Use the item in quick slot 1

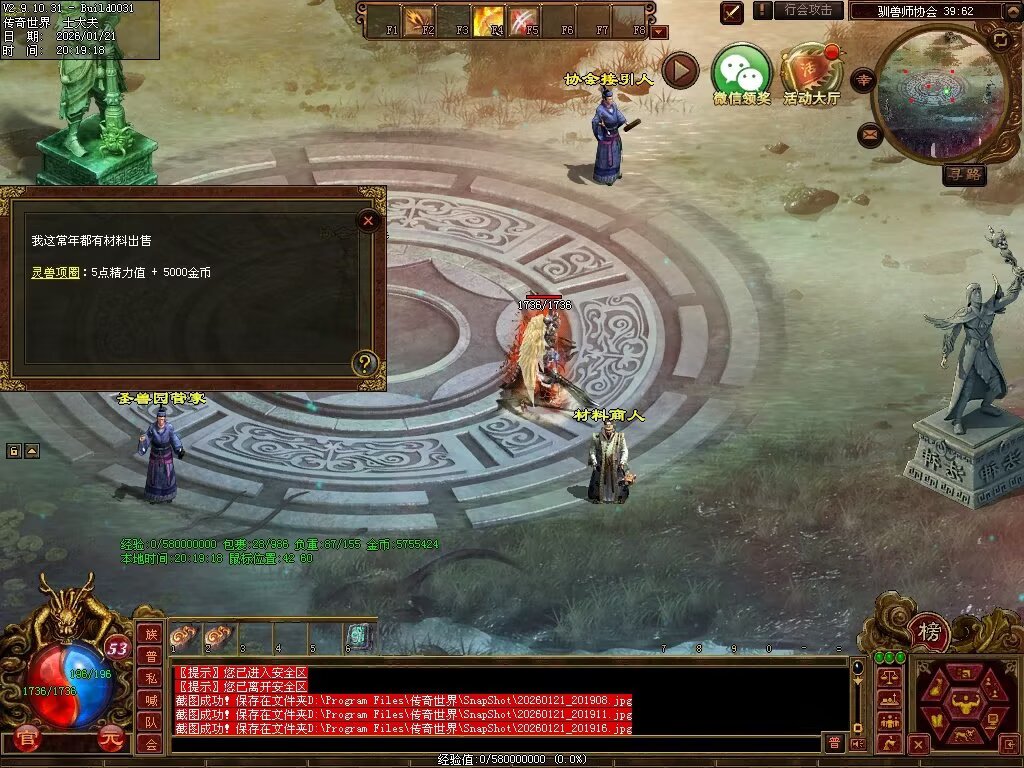pos(185,636)
